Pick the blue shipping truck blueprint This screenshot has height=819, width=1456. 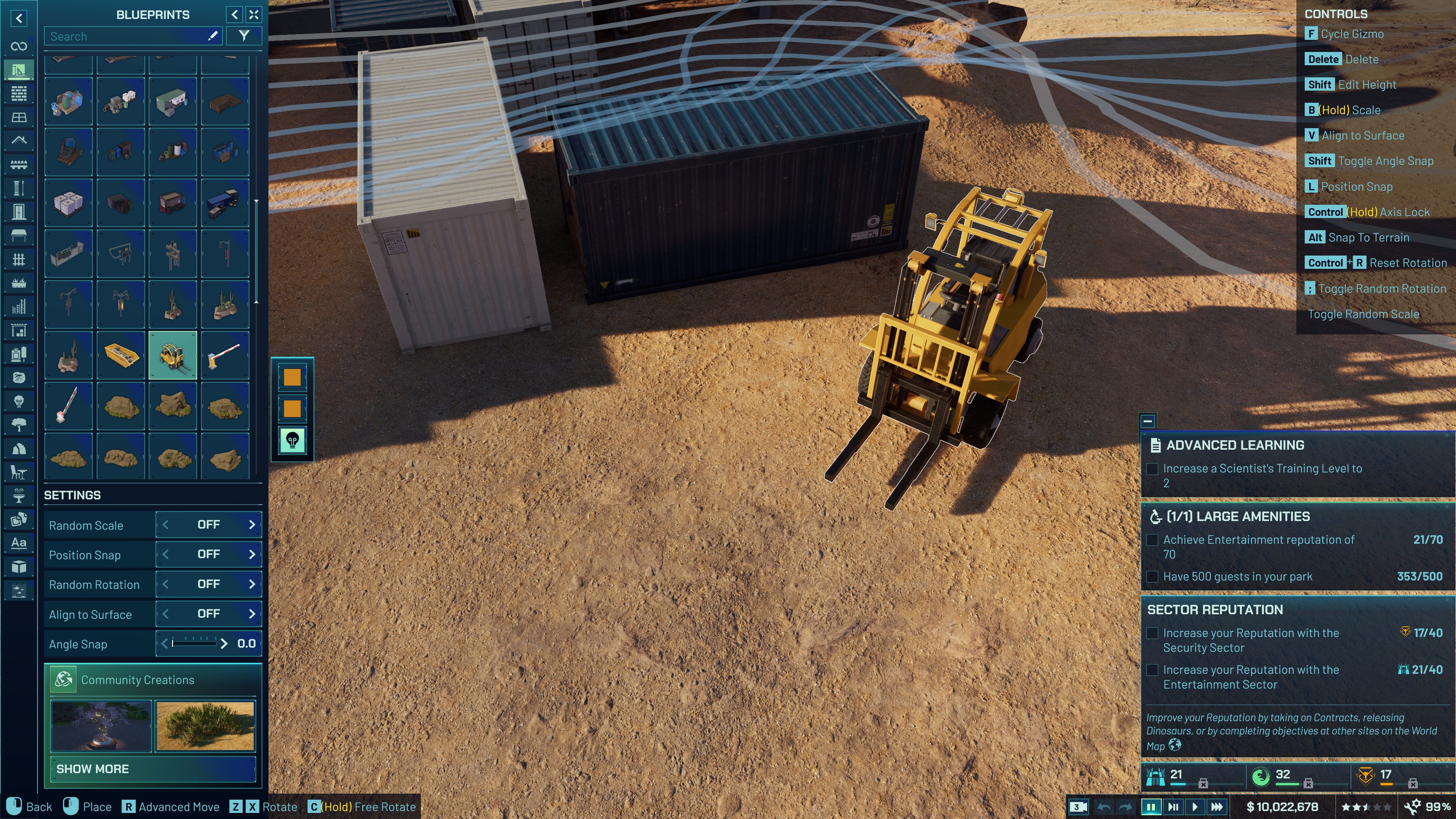click(225, 203)
